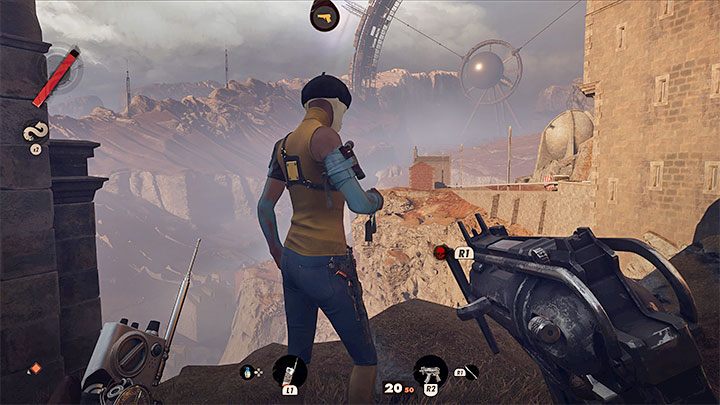
Task: Click the machete melee icon
Action: [x=465, y=371]
